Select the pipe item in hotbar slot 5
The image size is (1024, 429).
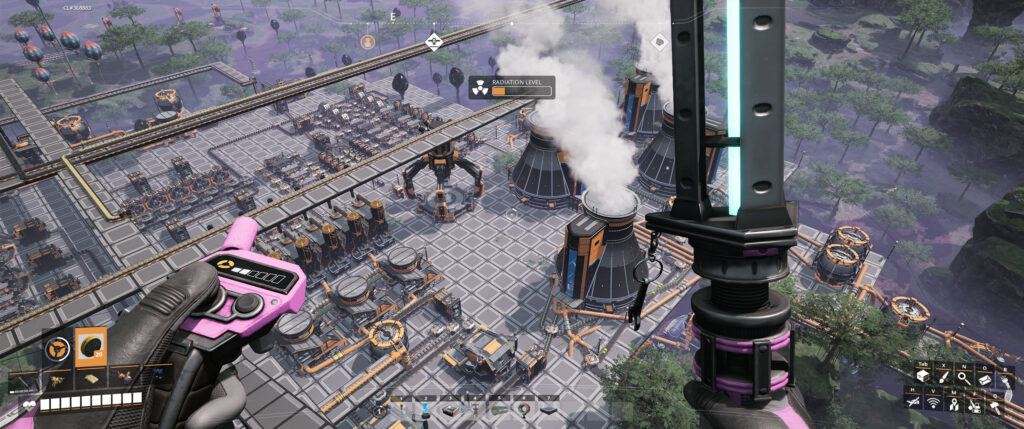499,409
